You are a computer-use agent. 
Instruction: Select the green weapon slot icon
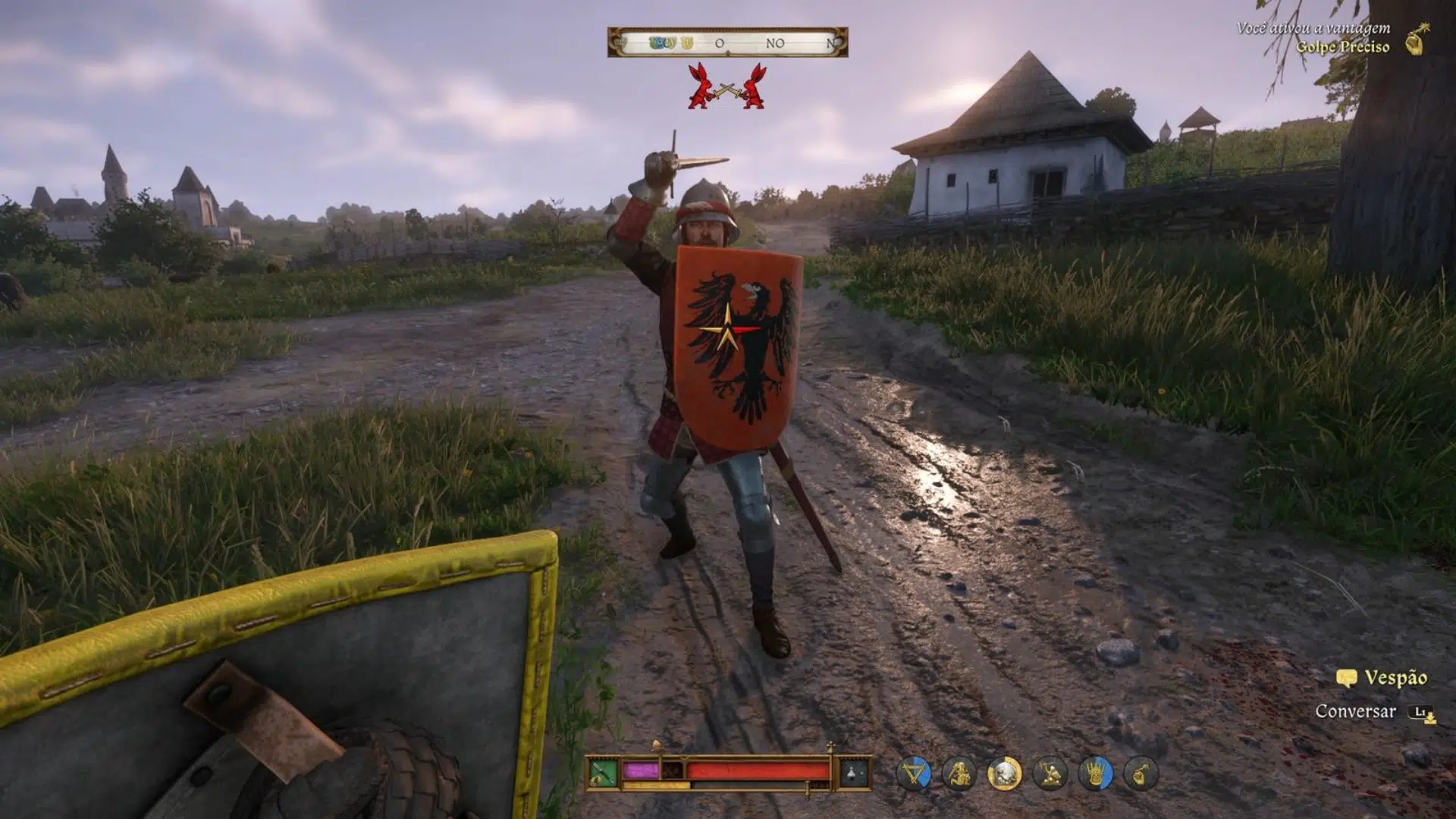[x=603, y=773]
